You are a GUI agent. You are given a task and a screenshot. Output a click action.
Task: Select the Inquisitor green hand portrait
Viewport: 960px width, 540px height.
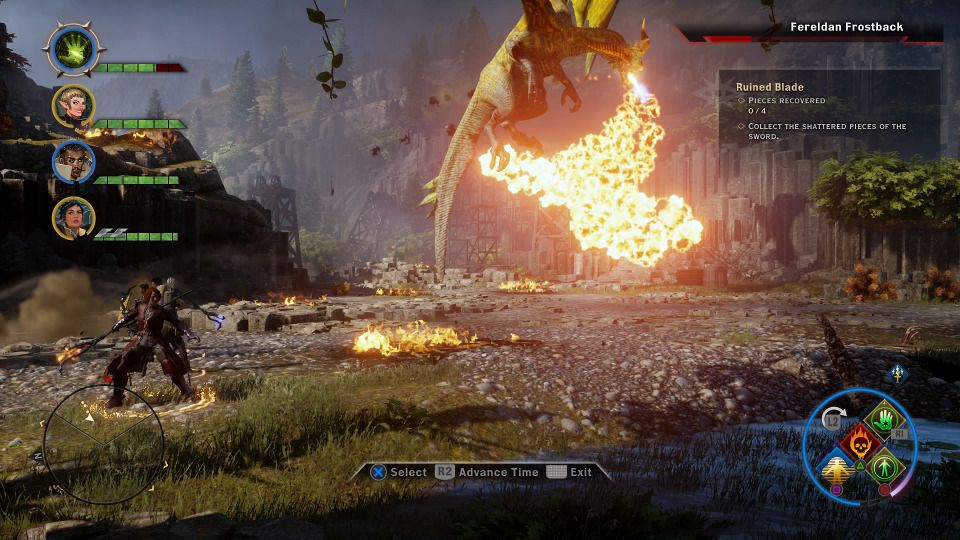73,47
